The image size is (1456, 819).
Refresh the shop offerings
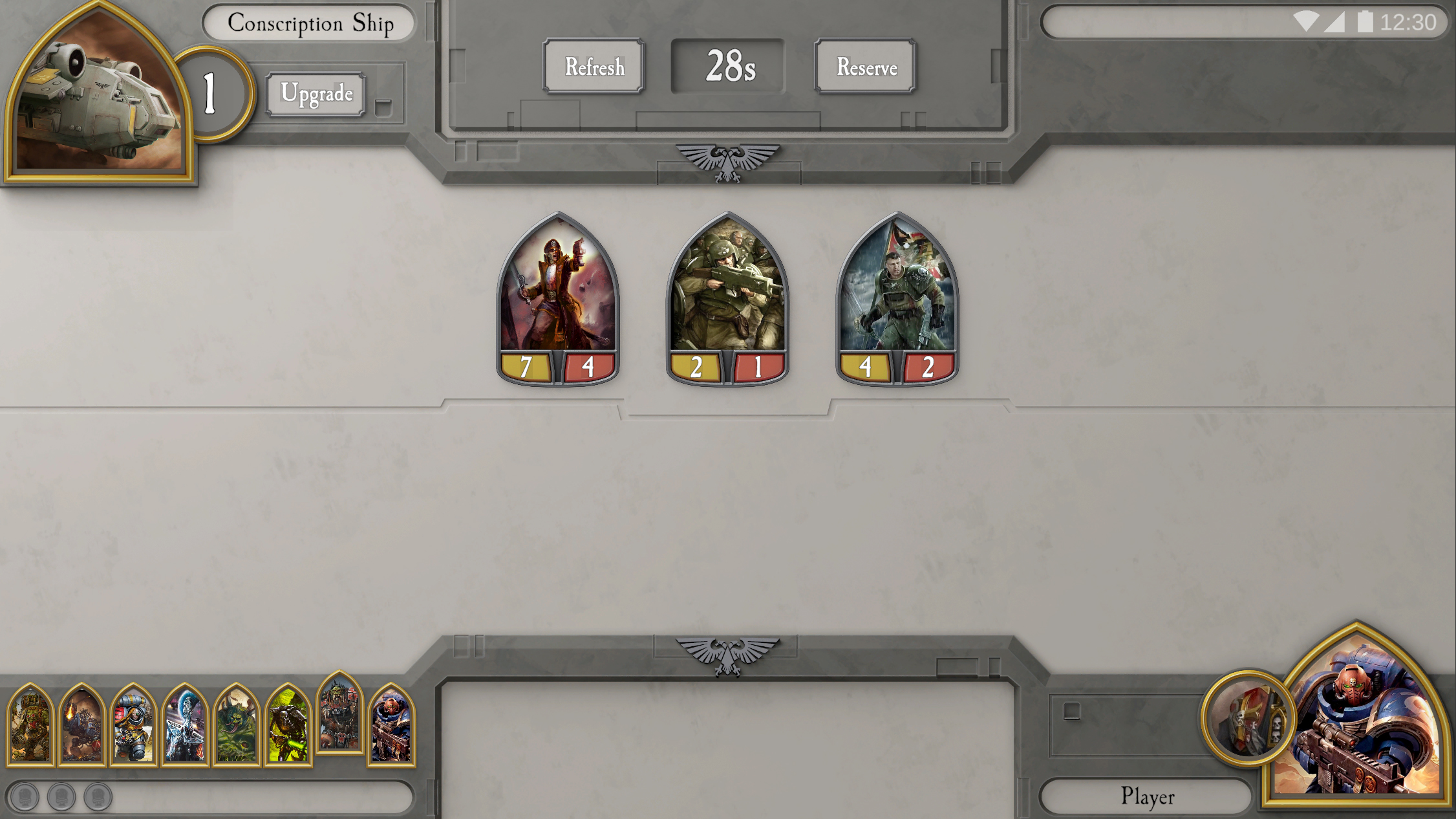pyautogui.click(x=594, y=67)
